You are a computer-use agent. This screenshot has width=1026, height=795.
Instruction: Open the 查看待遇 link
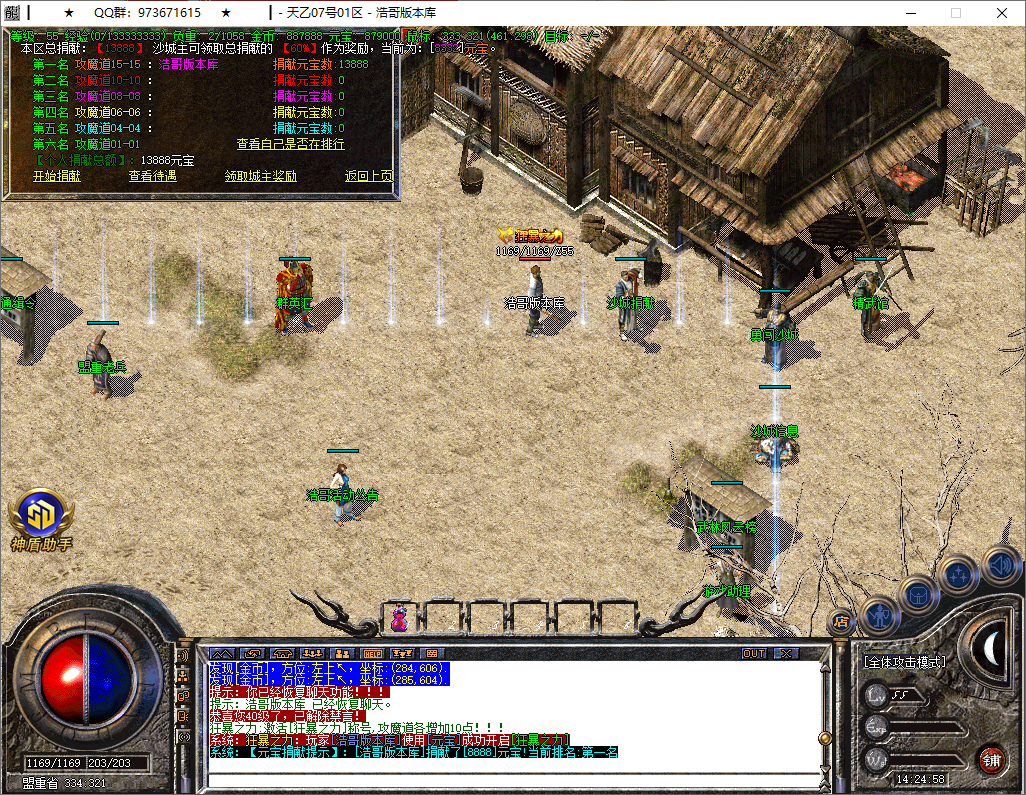(152, 176)
